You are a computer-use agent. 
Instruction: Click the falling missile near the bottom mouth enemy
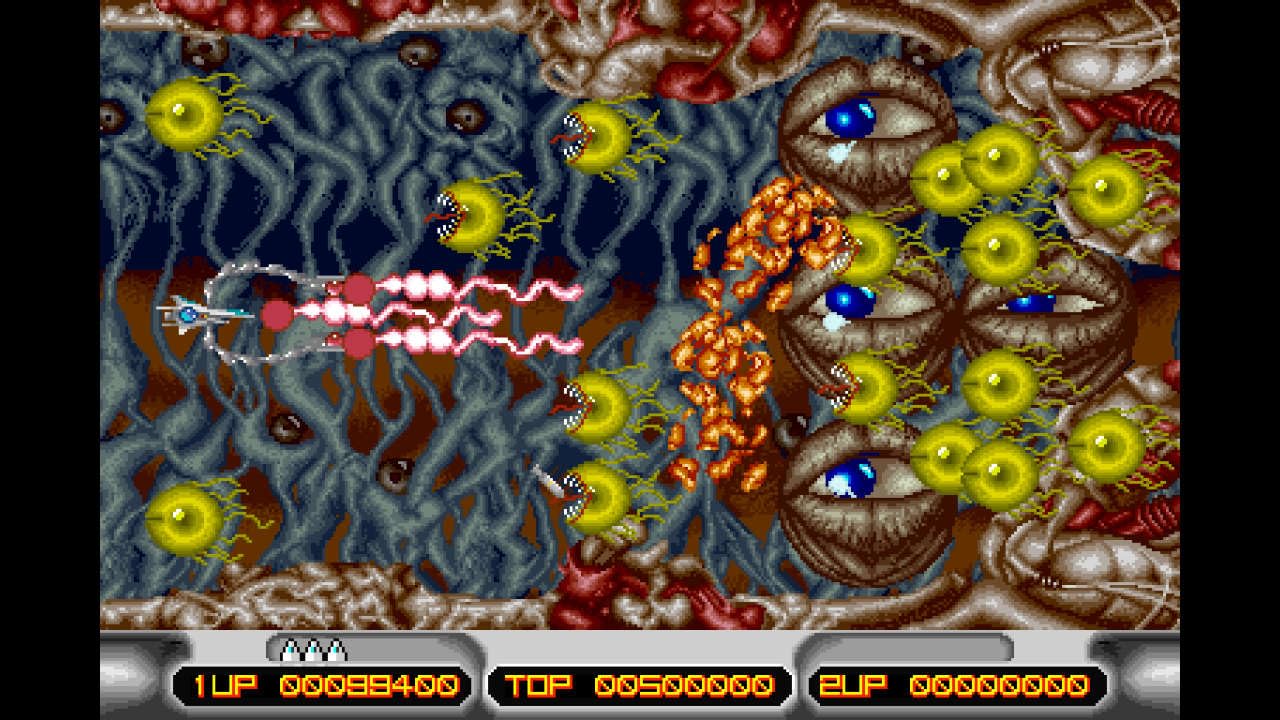pos(545,480)
